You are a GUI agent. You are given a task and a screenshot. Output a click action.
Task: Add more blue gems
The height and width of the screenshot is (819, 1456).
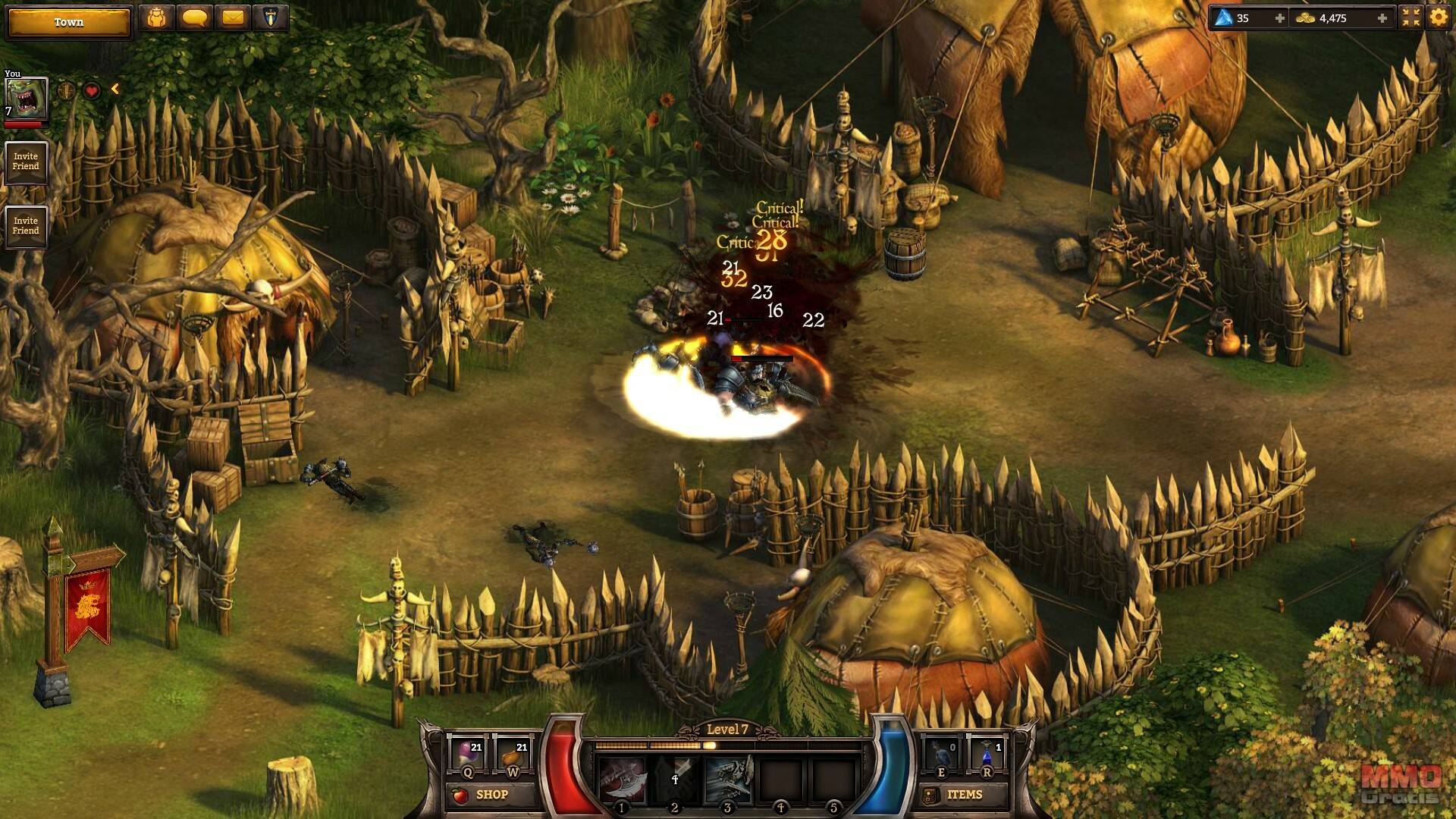coord(1280,18)
